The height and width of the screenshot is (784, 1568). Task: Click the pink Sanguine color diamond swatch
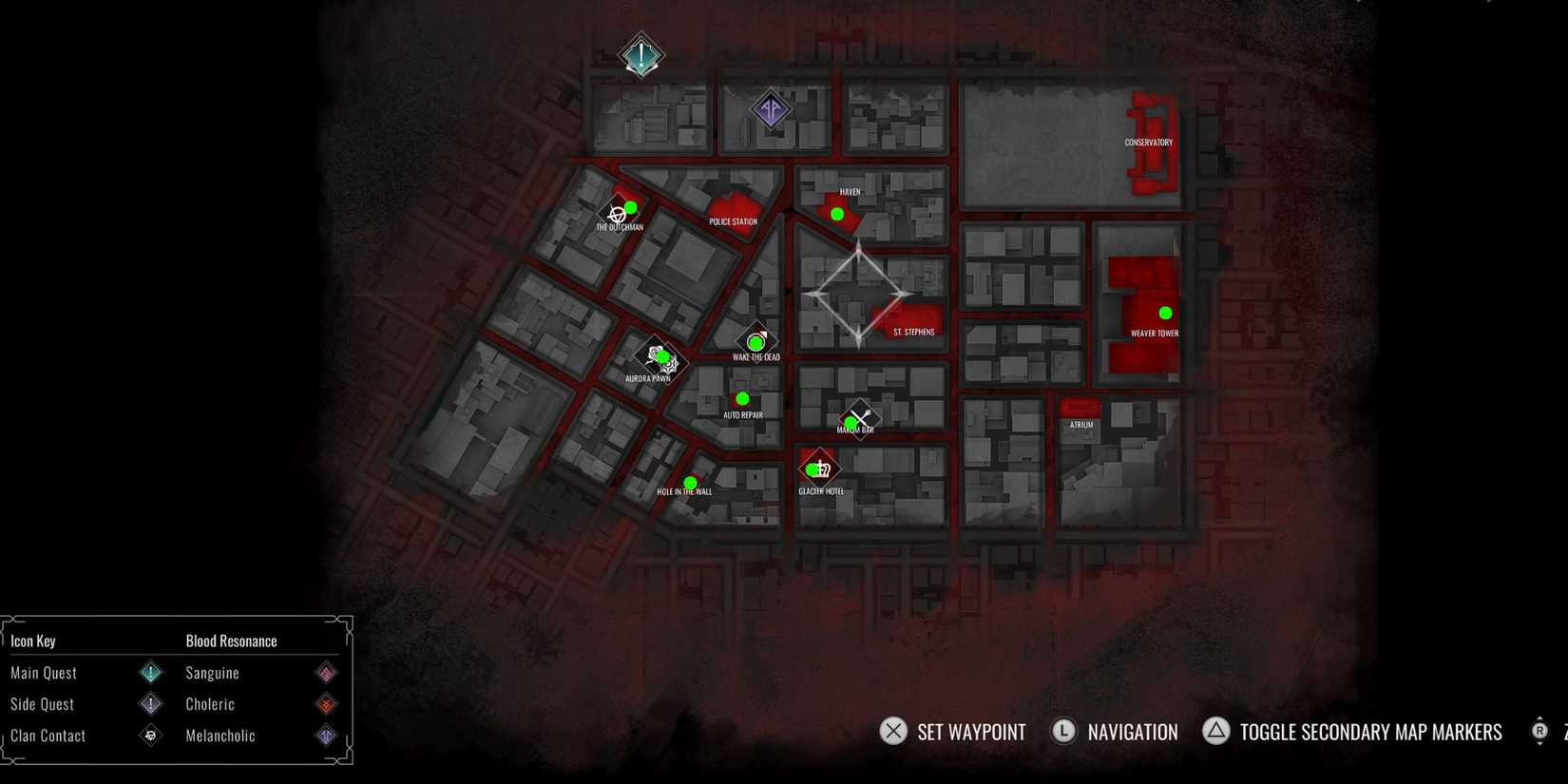pos(326,672)
